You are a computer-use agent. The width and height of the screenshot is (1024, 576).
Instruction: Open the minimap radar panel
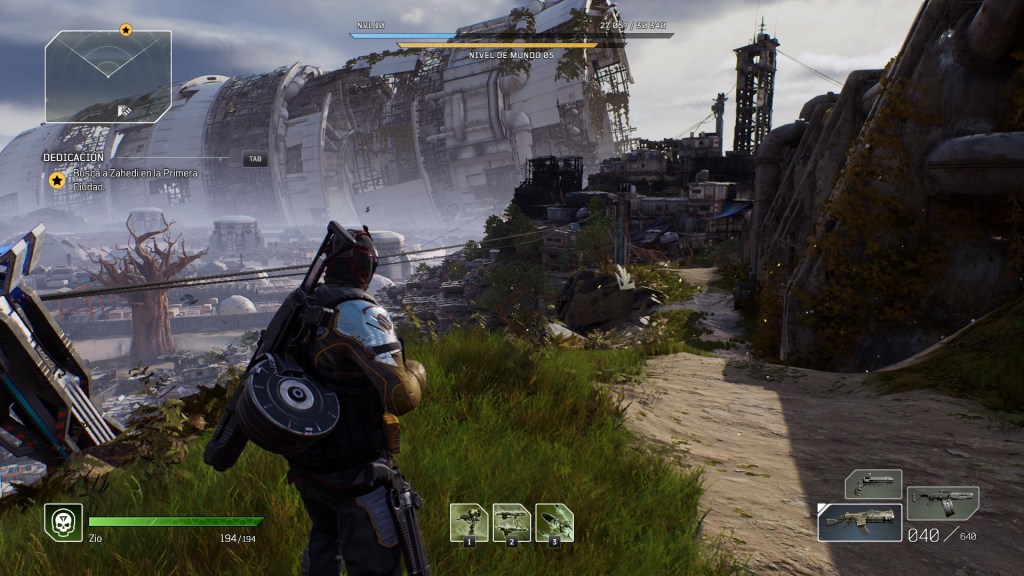click(108, 76)
